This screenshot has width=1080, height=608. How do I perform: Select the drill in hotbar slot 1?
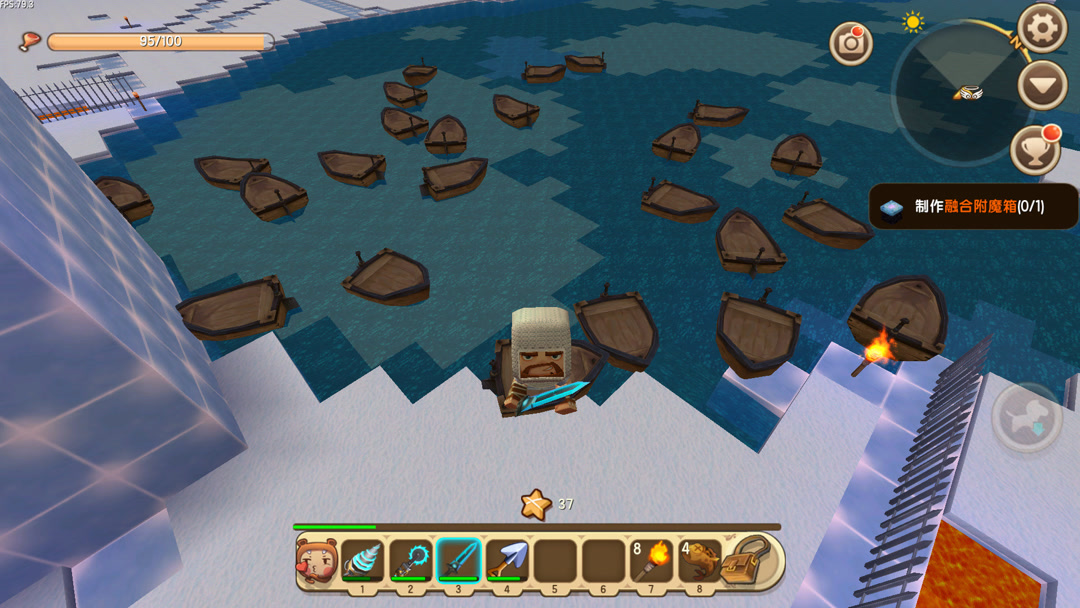[x=362, y=560]
